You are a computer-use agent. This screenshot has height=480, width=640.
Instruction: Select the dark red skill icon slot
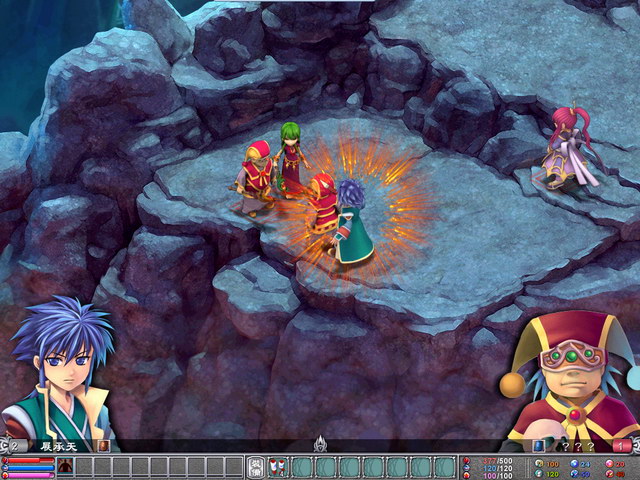(x=65, y=466)
